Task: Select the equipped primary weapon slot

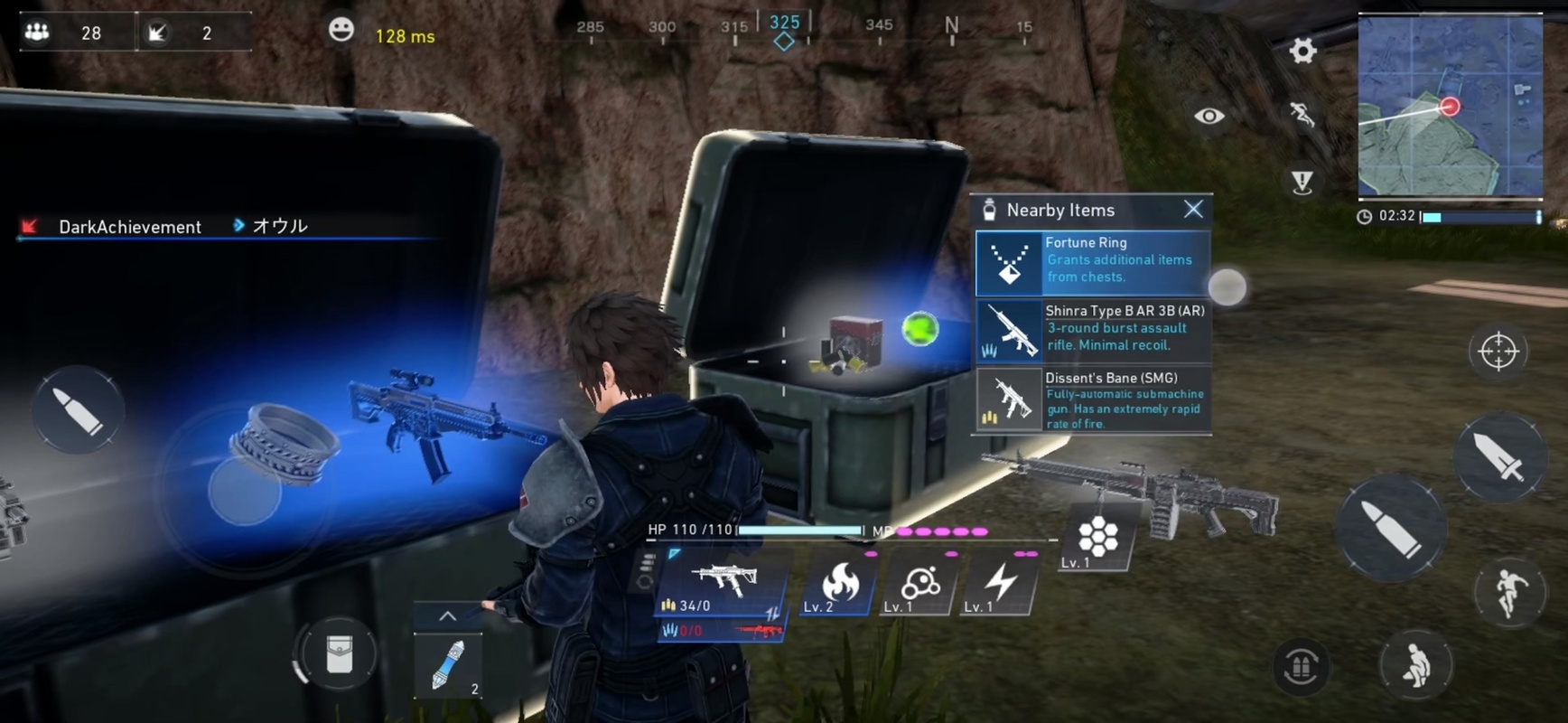Action: 723,583
